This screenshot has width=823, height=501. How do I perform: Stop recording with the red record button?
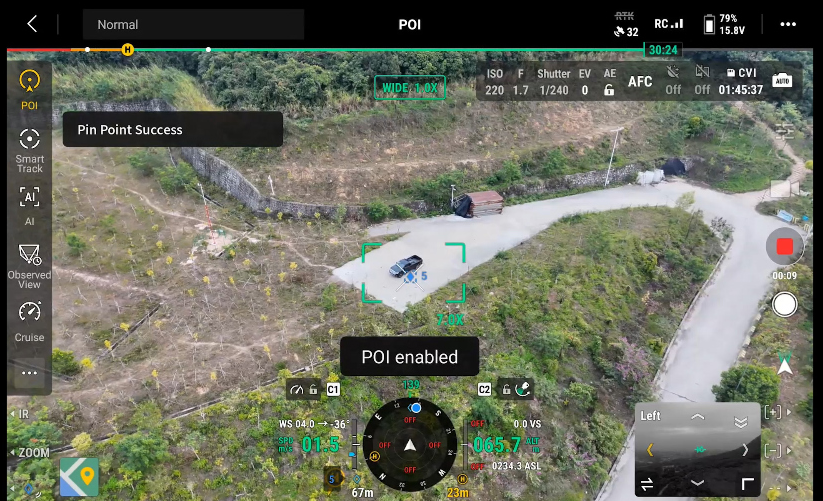click(784, 246)
